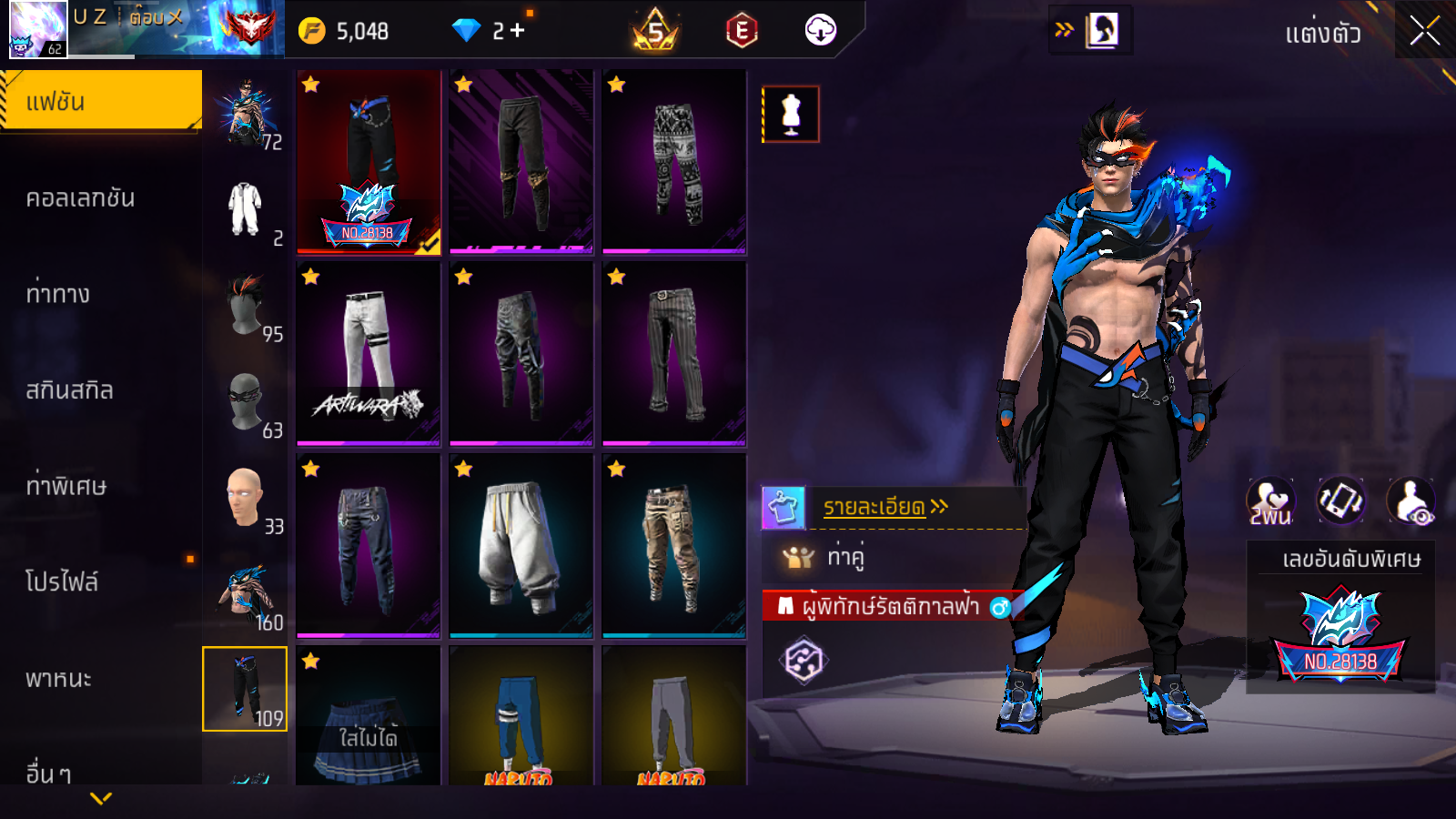Choose the head category with 33 items

tap(246, 499)
